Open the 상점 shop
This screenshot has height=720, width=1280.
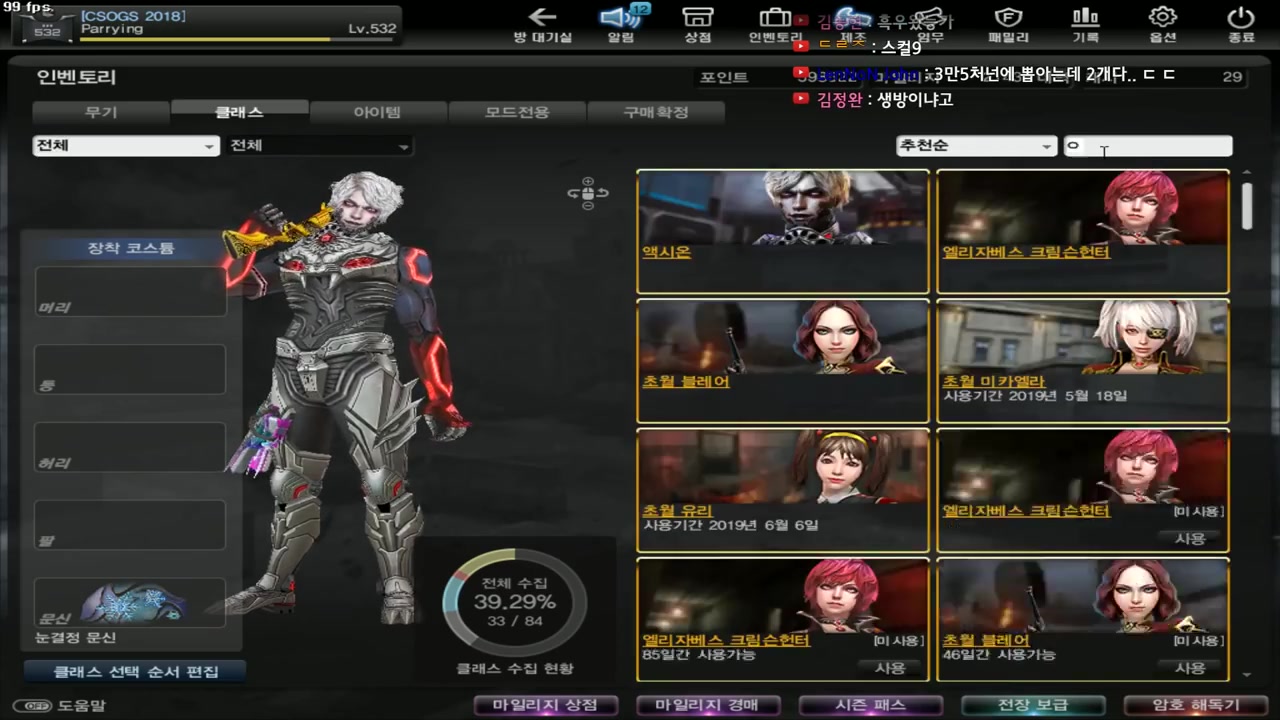click(x=699, y=25)
